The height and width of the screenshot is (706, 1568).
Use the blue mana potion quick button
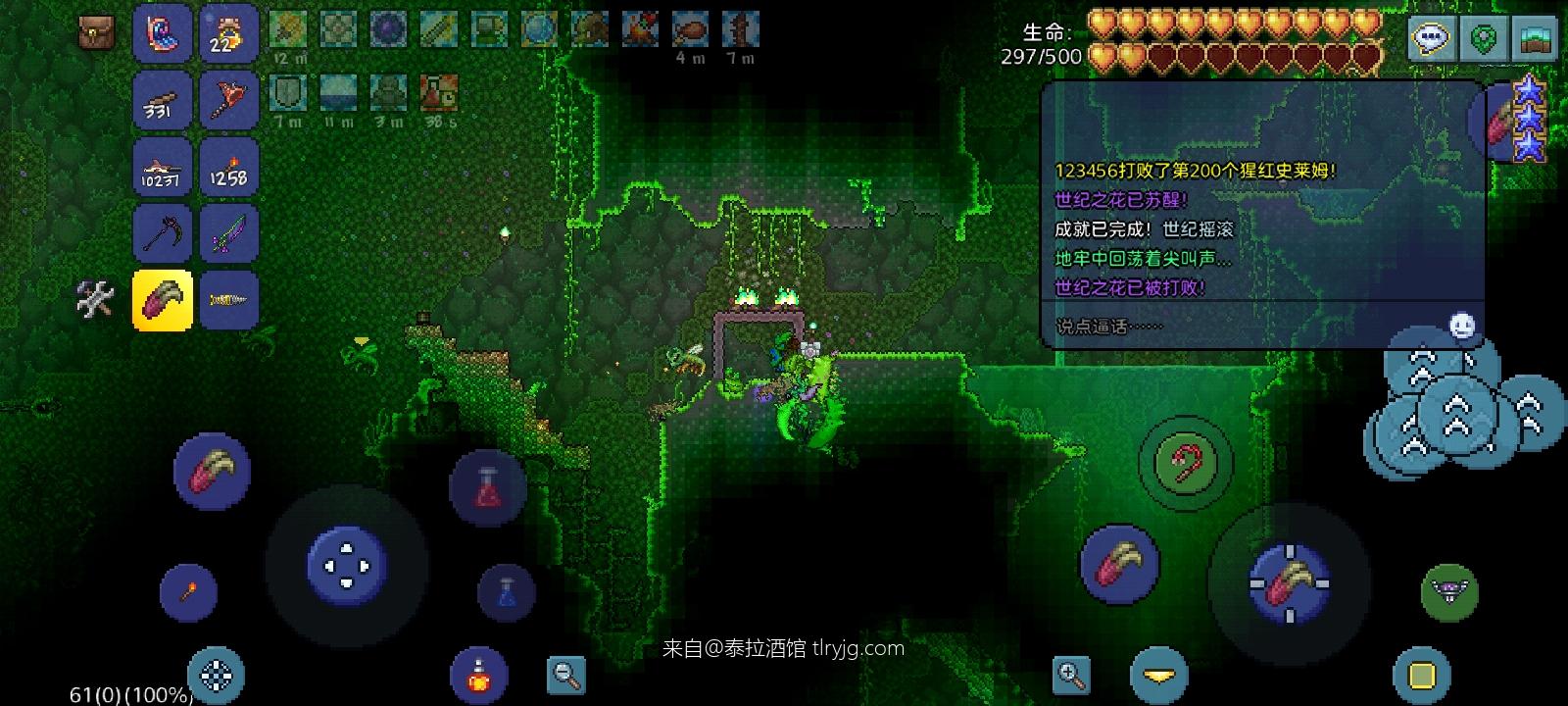coord(507,592)
